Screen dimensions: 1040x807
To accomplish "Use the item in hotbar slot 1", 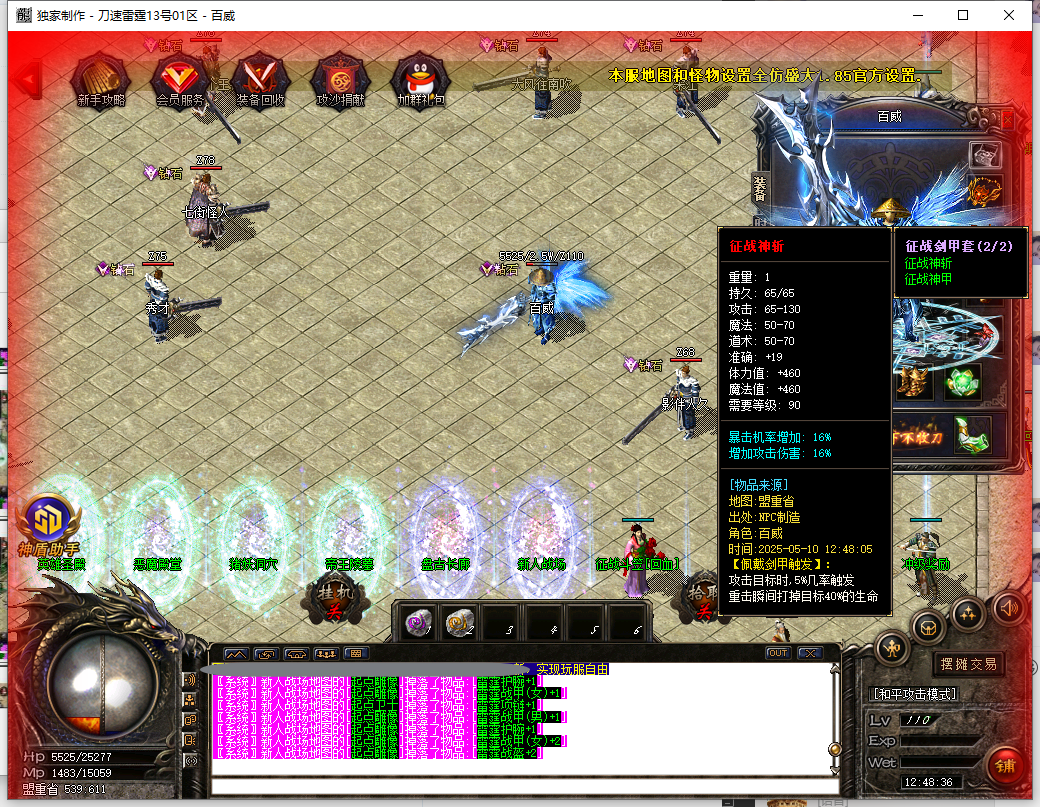I will tap(419, 623).
